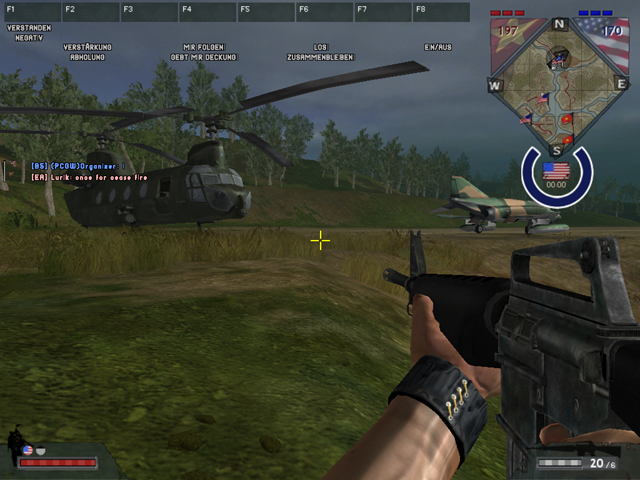Viewport: 640px width, 480px height.
Task: Select the helicopter marker on the minimap
Action: 558,60
